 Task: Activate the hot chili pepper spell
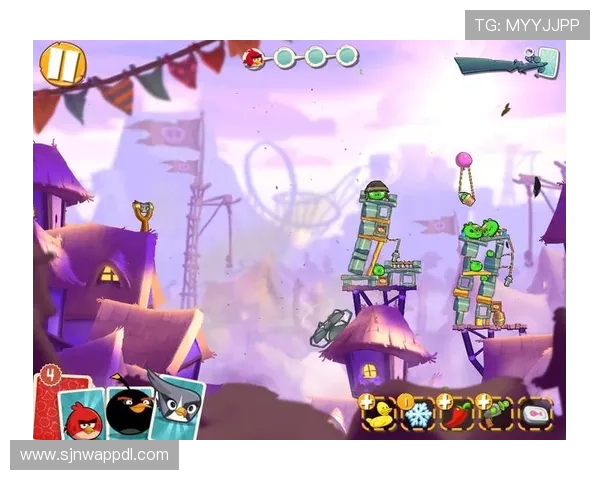click(458, 414)
